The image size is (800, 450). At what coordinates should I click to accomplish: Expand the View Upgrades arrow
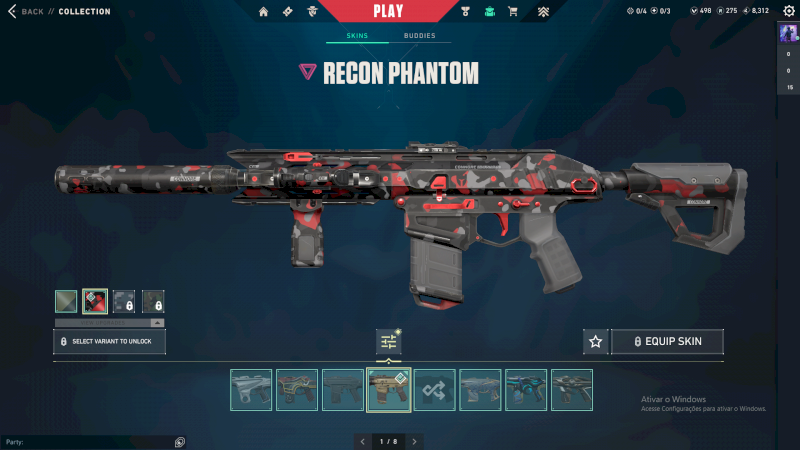tap(157, 323)
